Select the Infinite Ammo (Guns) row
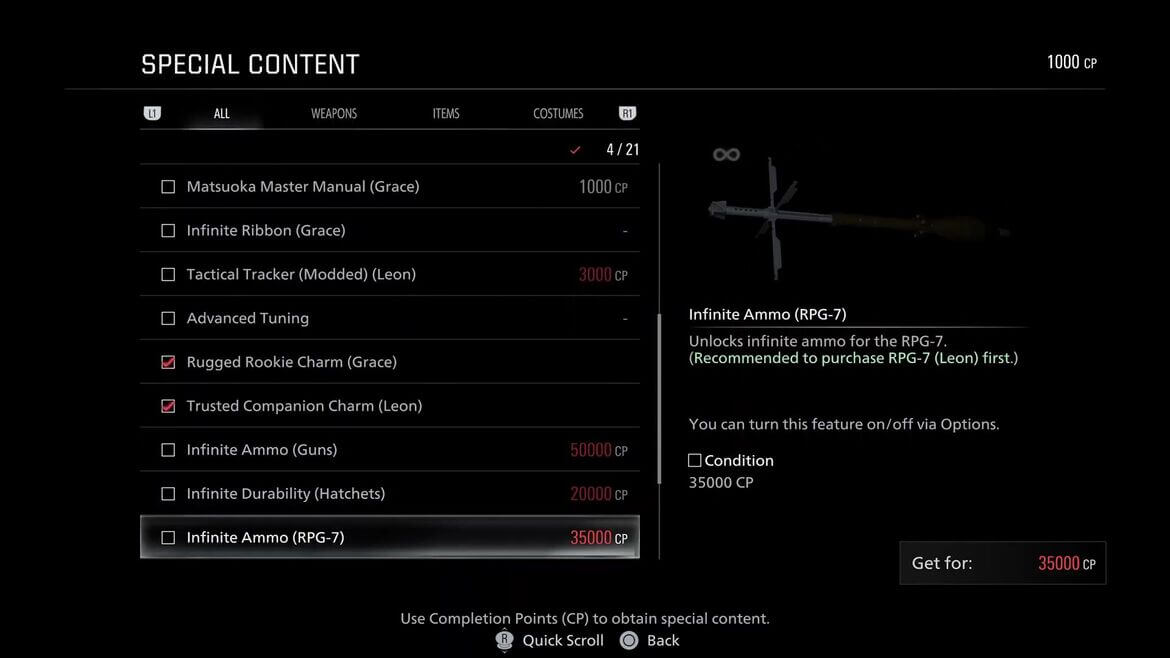 pyautogui.click(x=389, y=450)
